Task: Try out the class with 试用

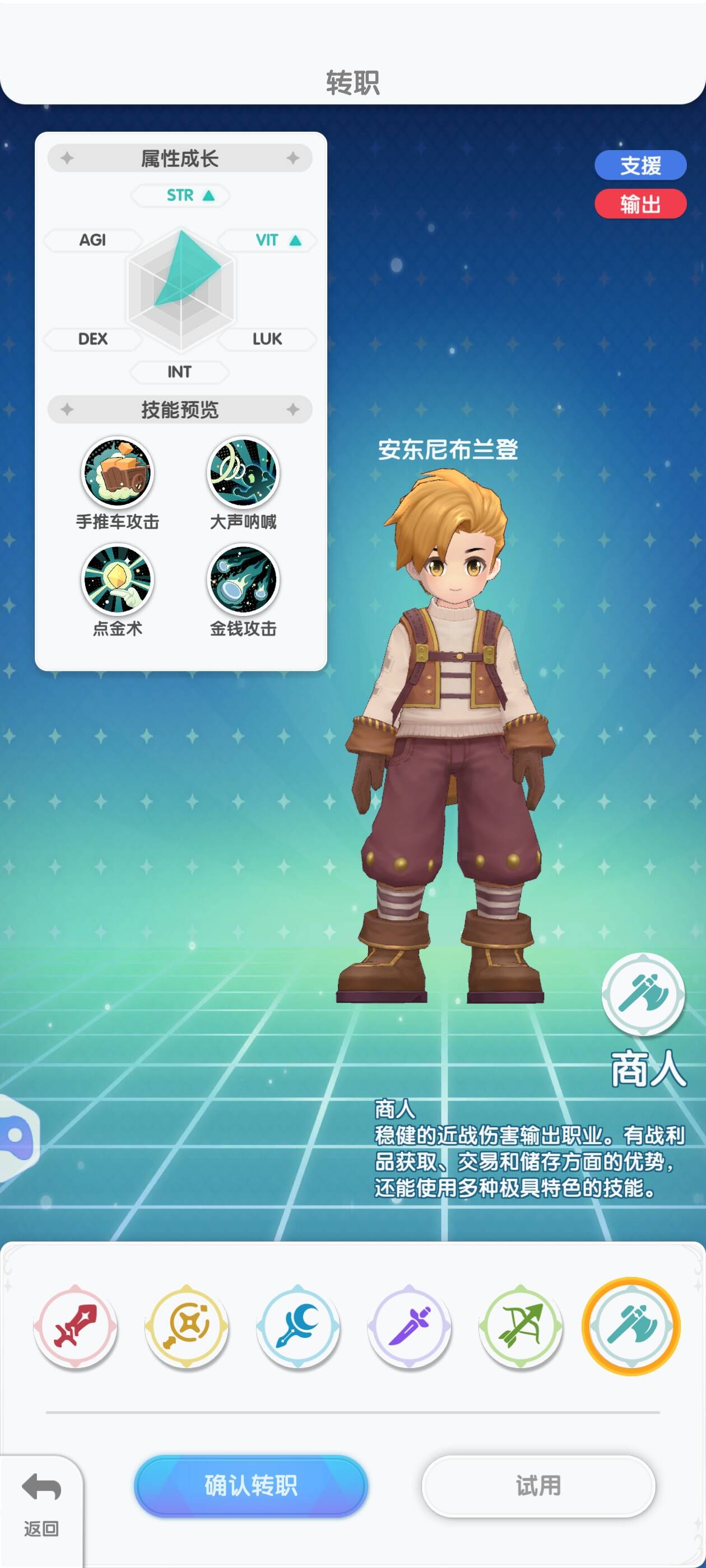Action: (538, 1485)
